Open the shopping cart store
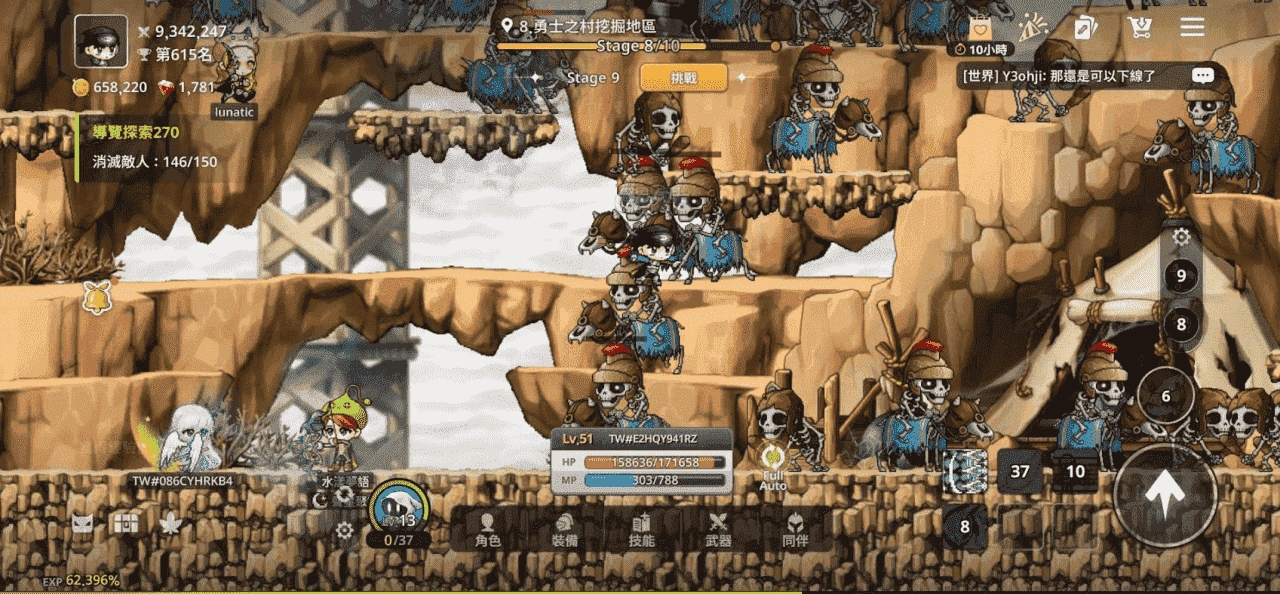This screenshot has width=1280, height=594. [1138, 28]
